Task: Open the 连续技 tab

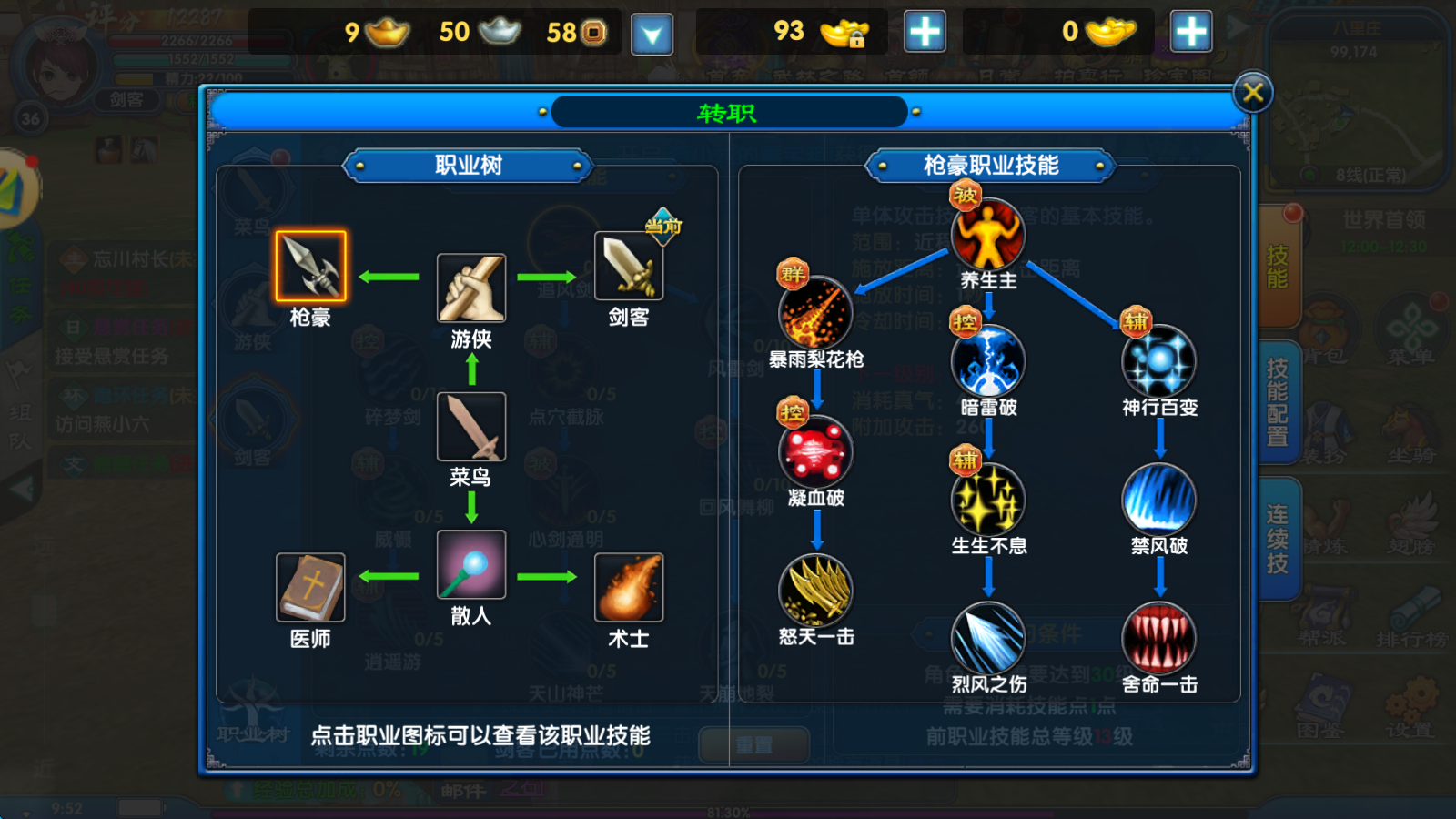Action: tap(1277, 537)
